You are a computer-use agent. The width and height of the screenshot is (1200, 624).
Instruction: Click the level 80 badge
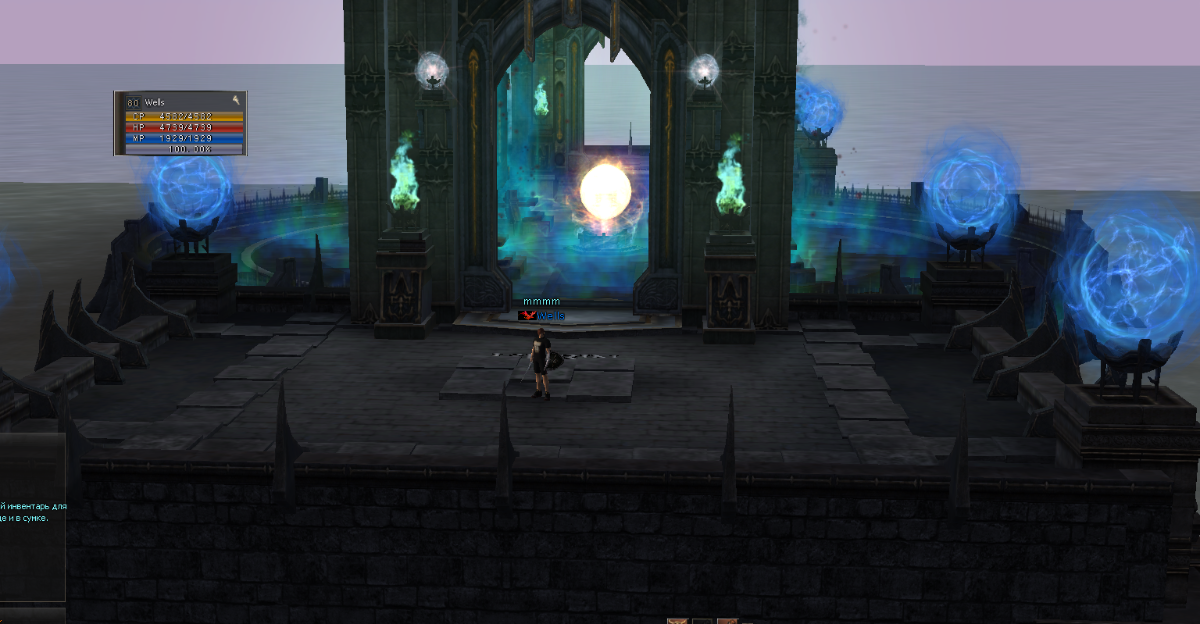pyautogui.click(x=133, y=102)
